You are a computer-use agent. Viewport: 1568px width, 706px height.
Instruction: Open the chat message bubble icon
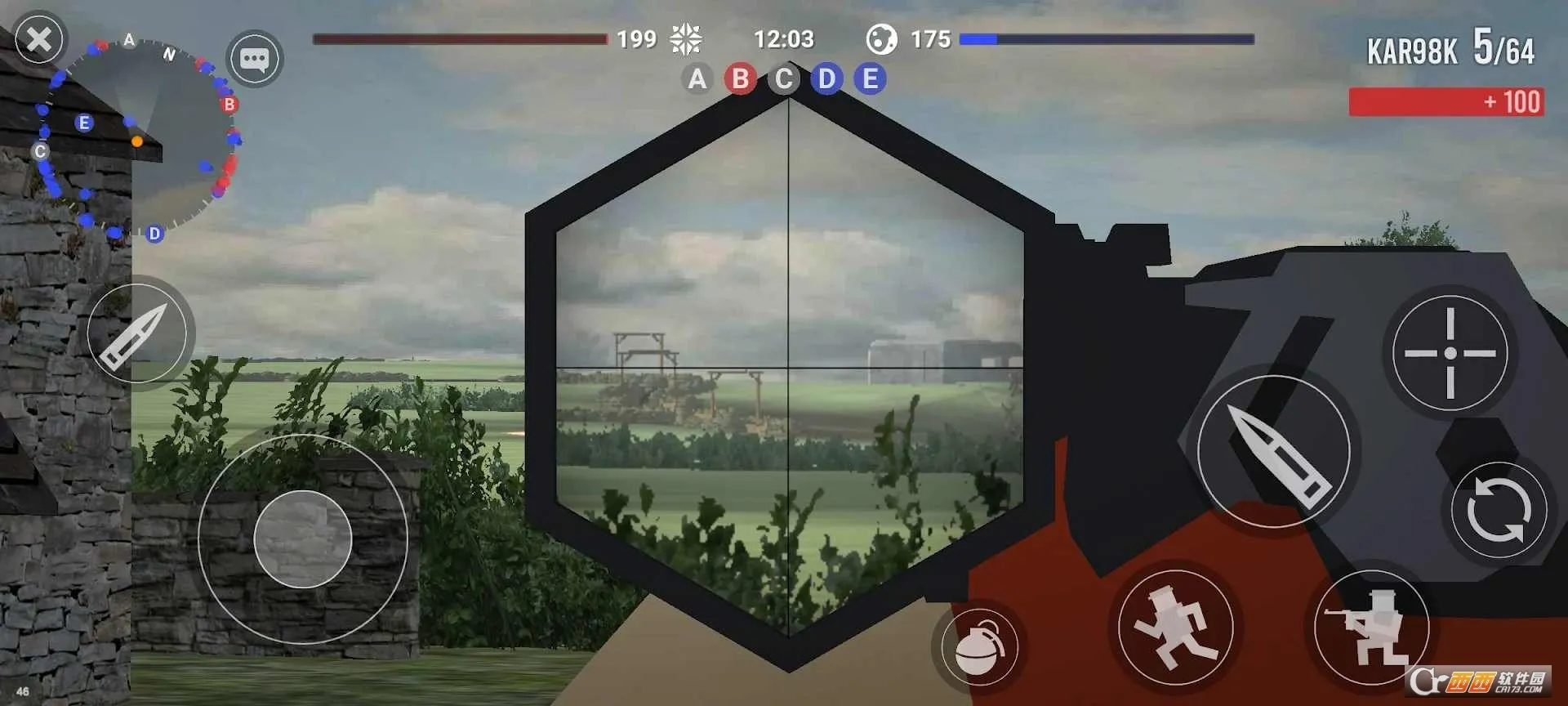256,59
